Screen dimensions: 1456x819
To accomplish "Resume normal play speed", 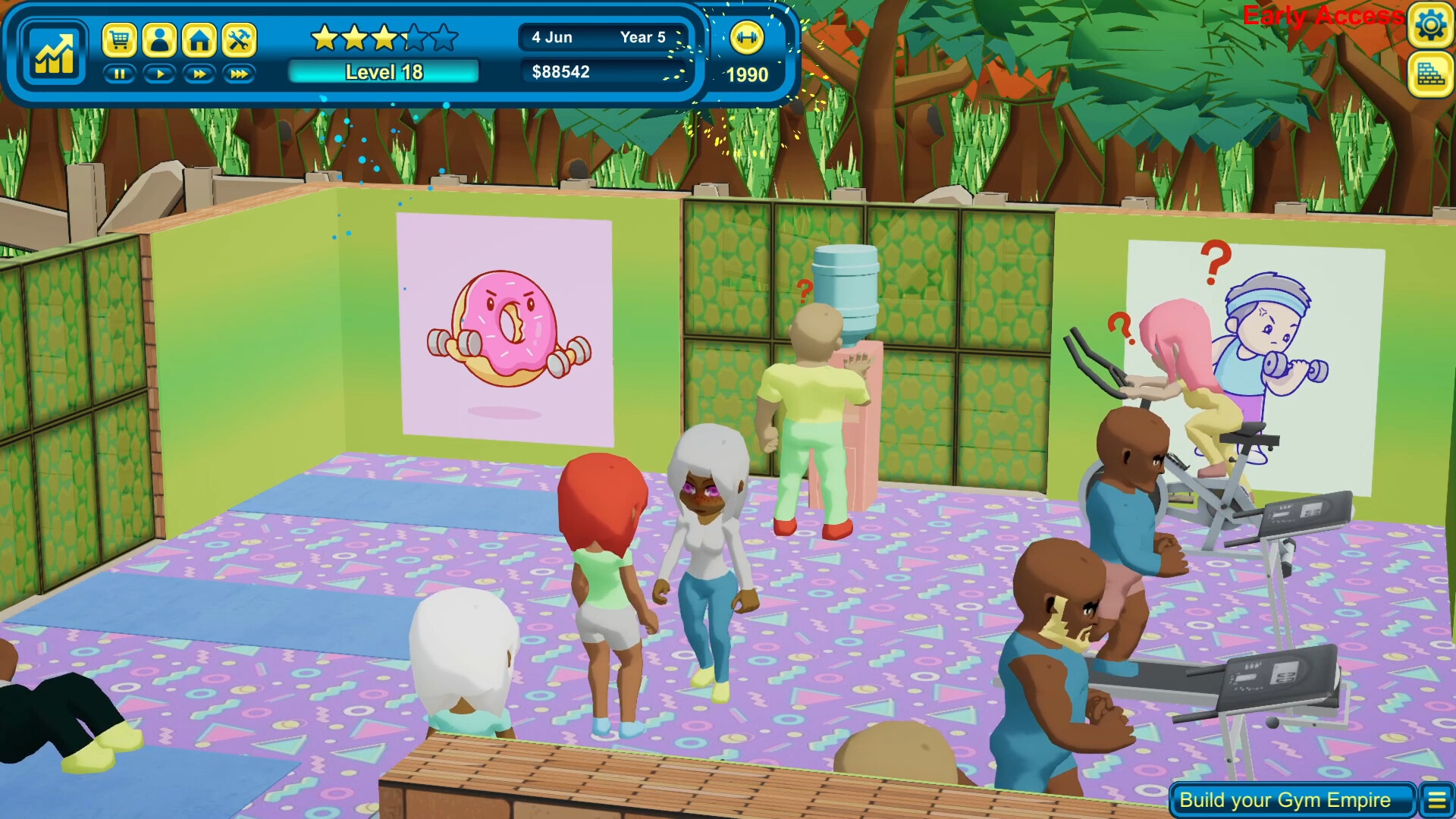I will coord(159,74).
